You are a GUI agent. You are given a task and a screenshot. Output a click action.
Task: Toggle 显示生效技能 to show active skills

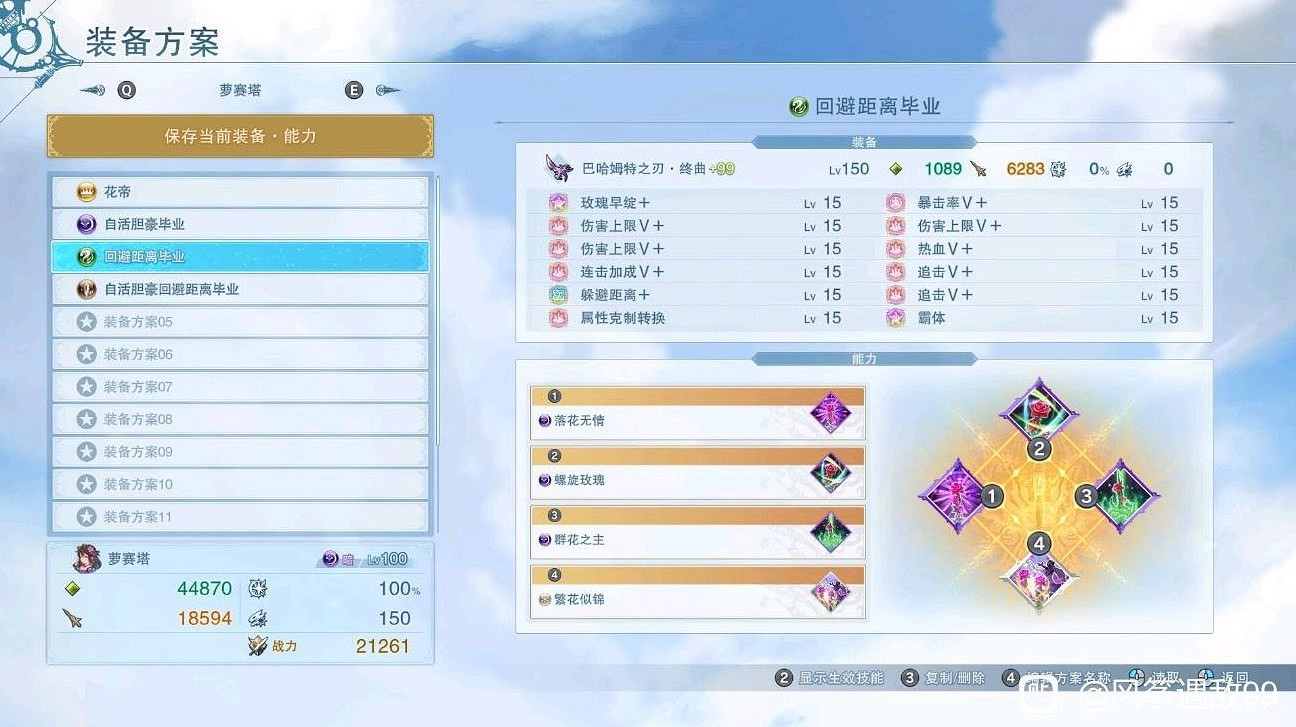coord(835,677)
